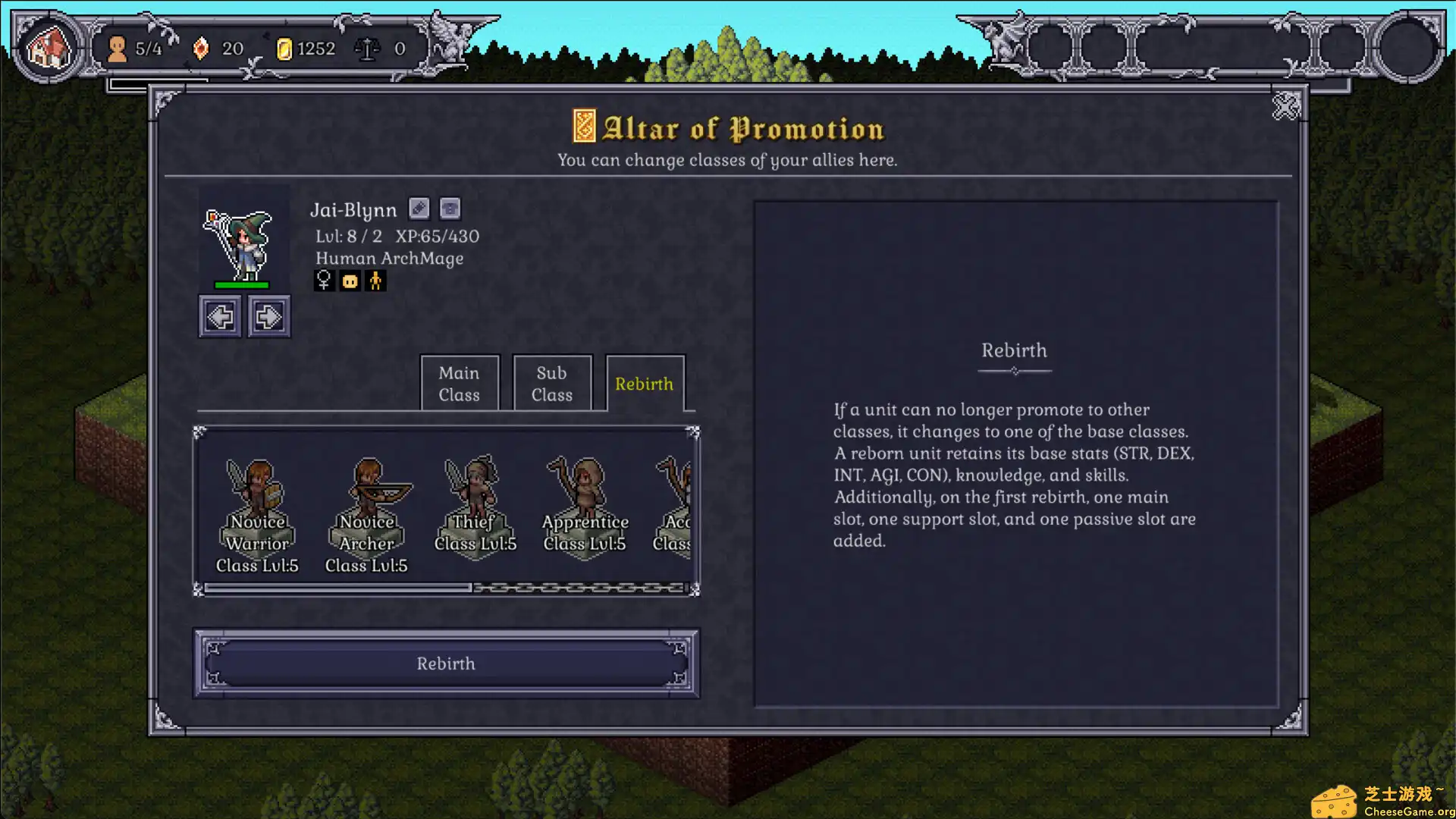Switch to the Main Class tab

click(x=459, y=384)
